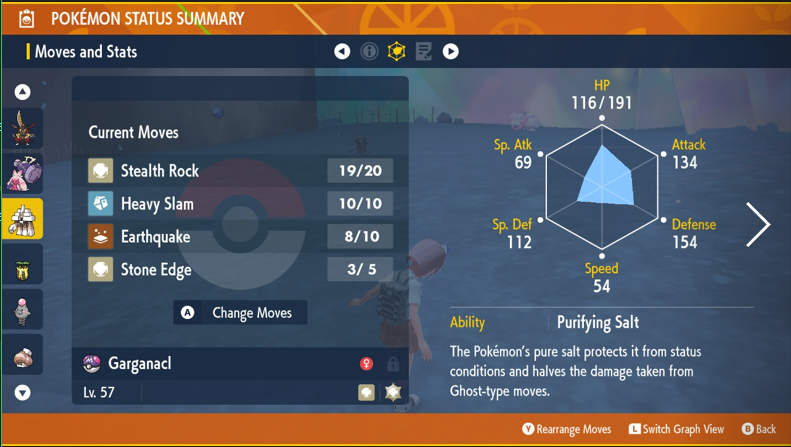Select the hexagon Moves and Stats tab
The image size is (791, 447).
tap(397, 51)
